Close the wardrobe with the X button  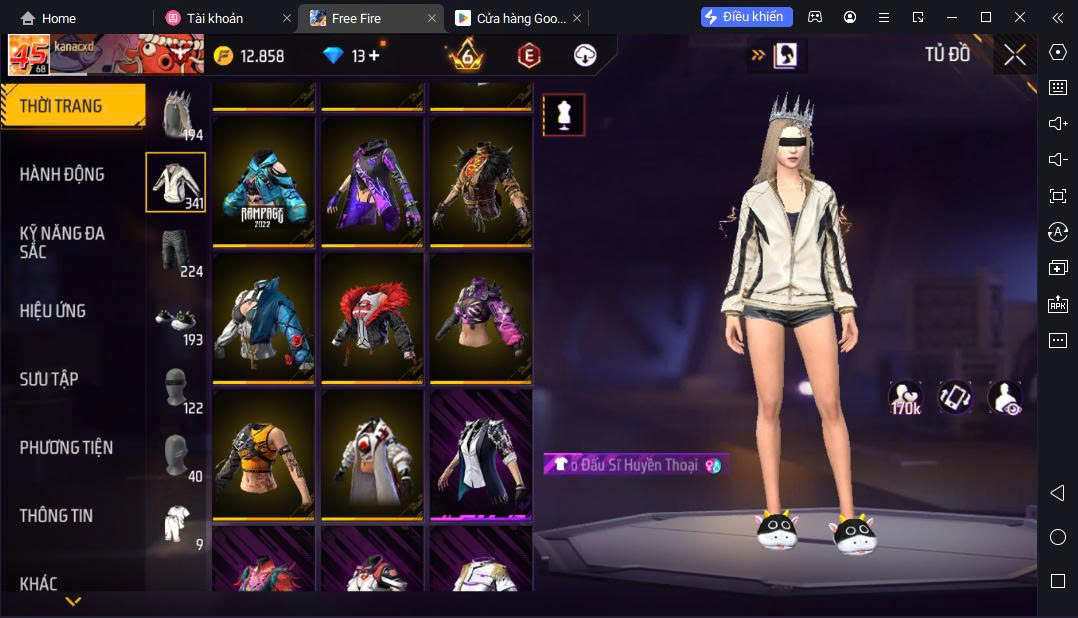click(1015, 55)
